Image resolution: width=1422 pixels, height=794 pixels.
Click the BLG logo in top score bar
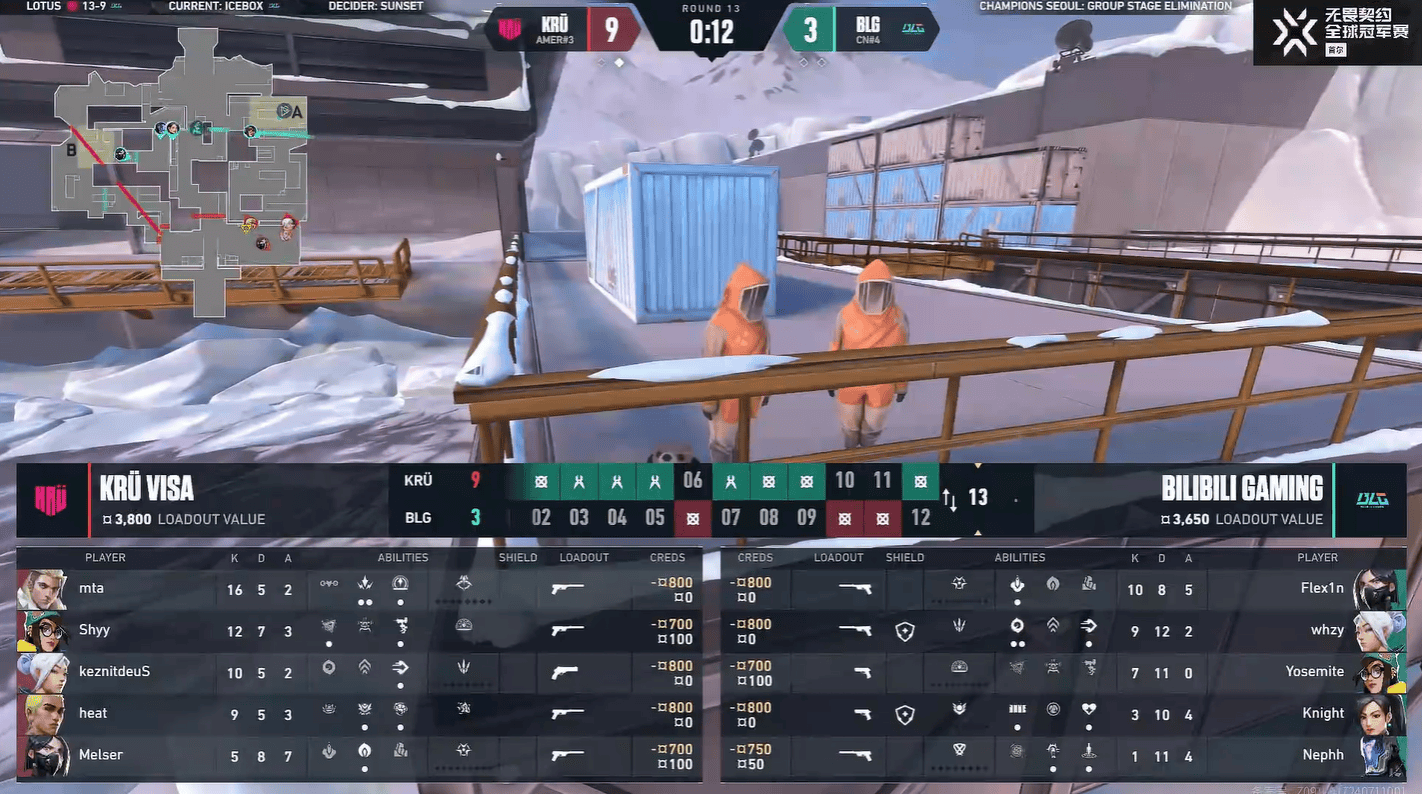tap(916, 29)
